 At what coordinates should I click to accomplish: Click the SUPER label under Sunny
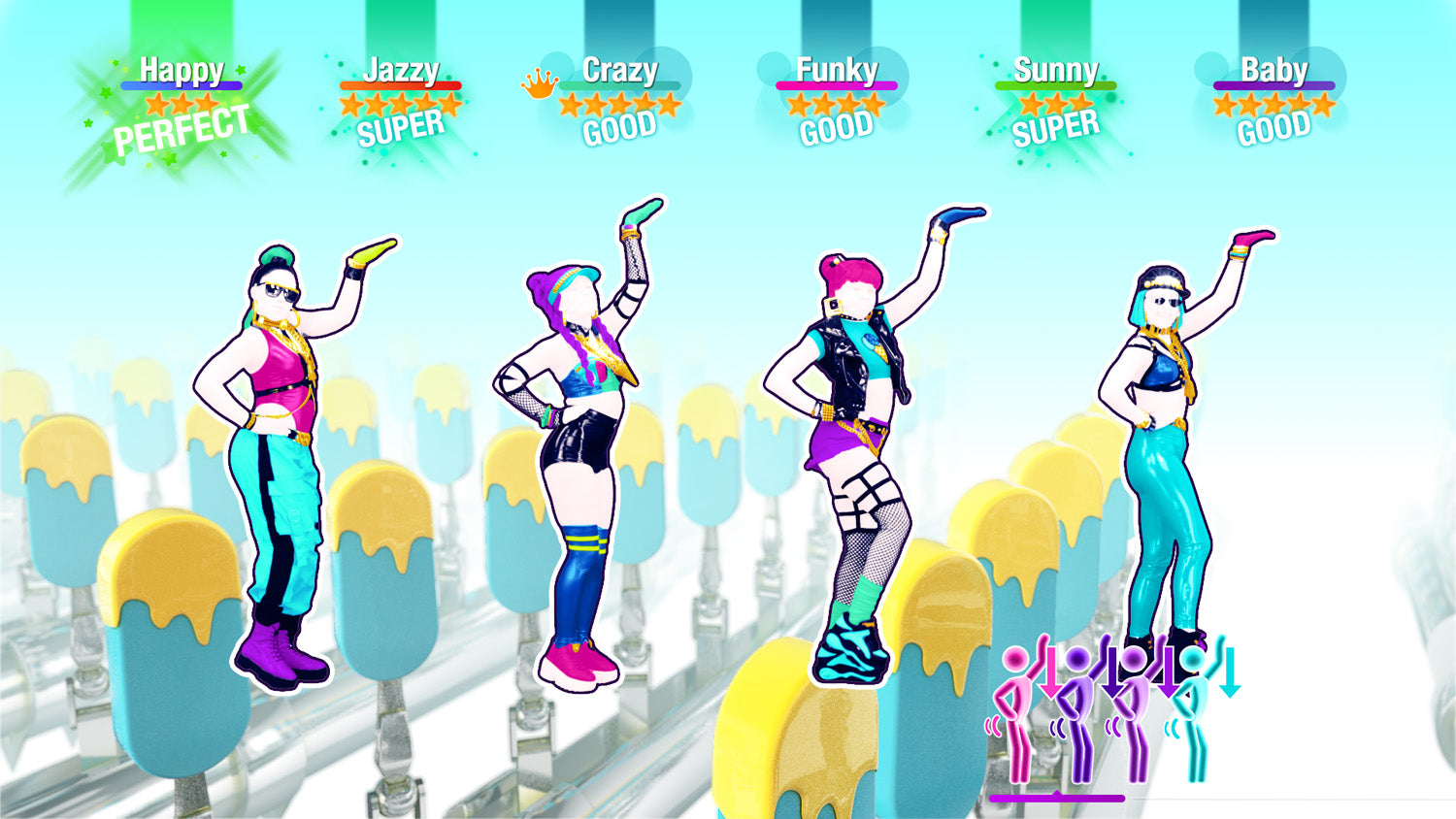pyautogui.click(x=1056, y=127)
